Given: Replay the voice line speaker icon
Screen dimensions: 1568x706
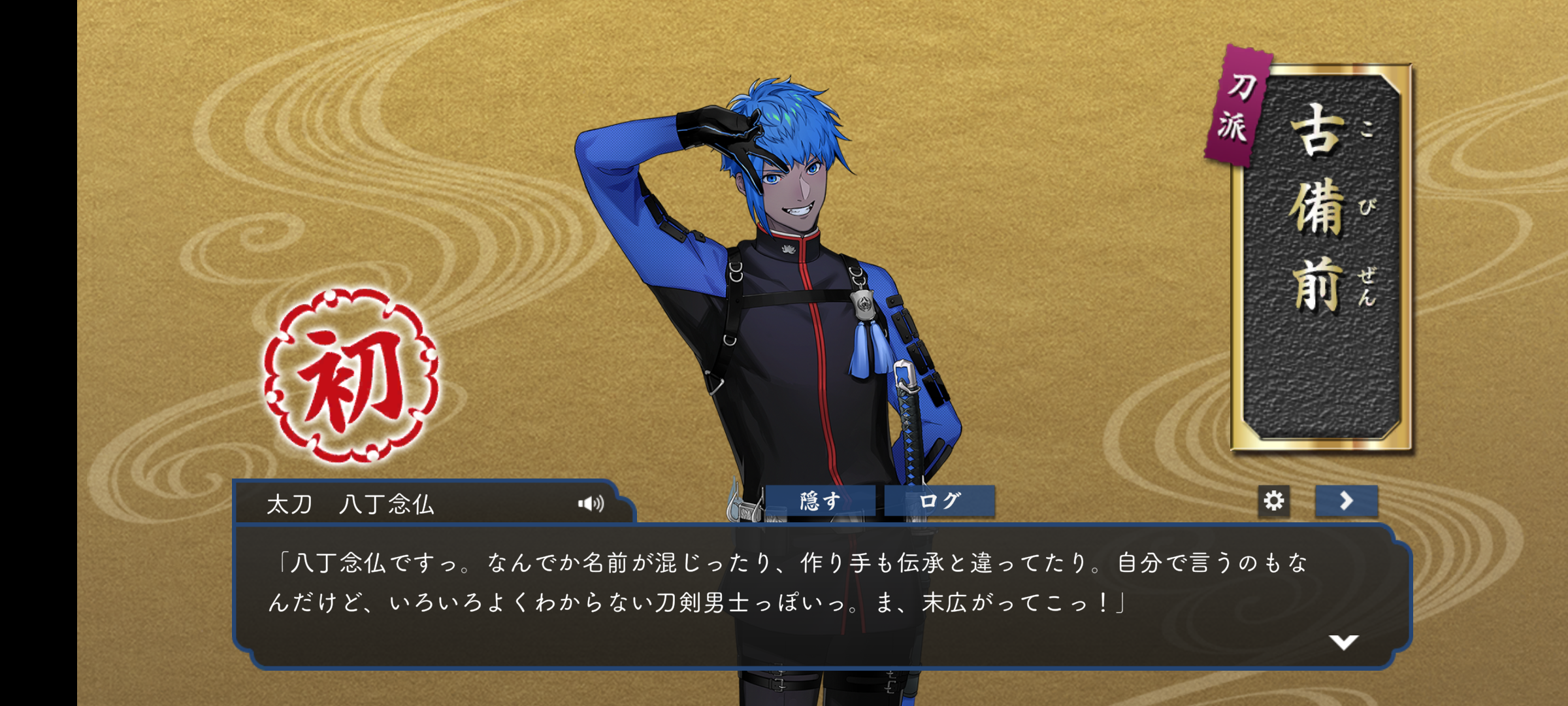Looking at the screenshot, I should (591, 503).
